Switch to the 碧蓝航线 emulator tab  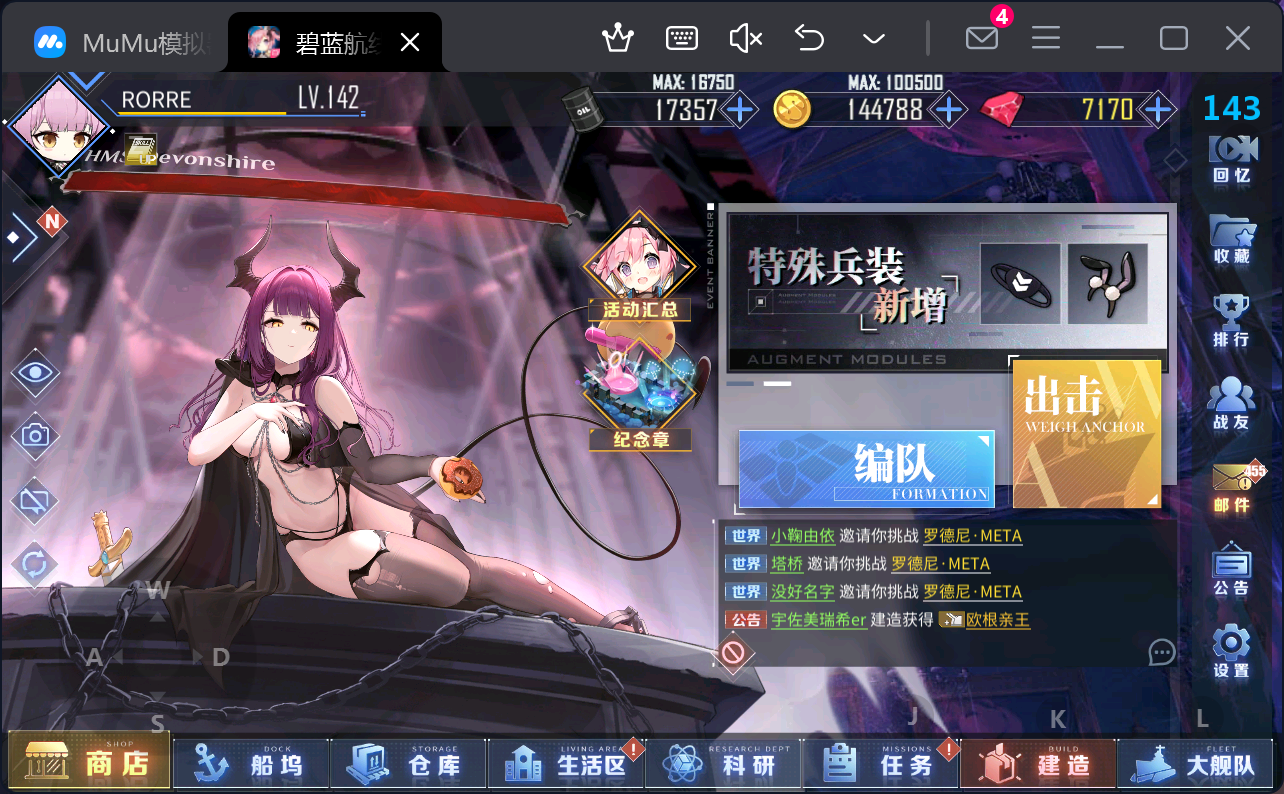[x=330, y=41]
